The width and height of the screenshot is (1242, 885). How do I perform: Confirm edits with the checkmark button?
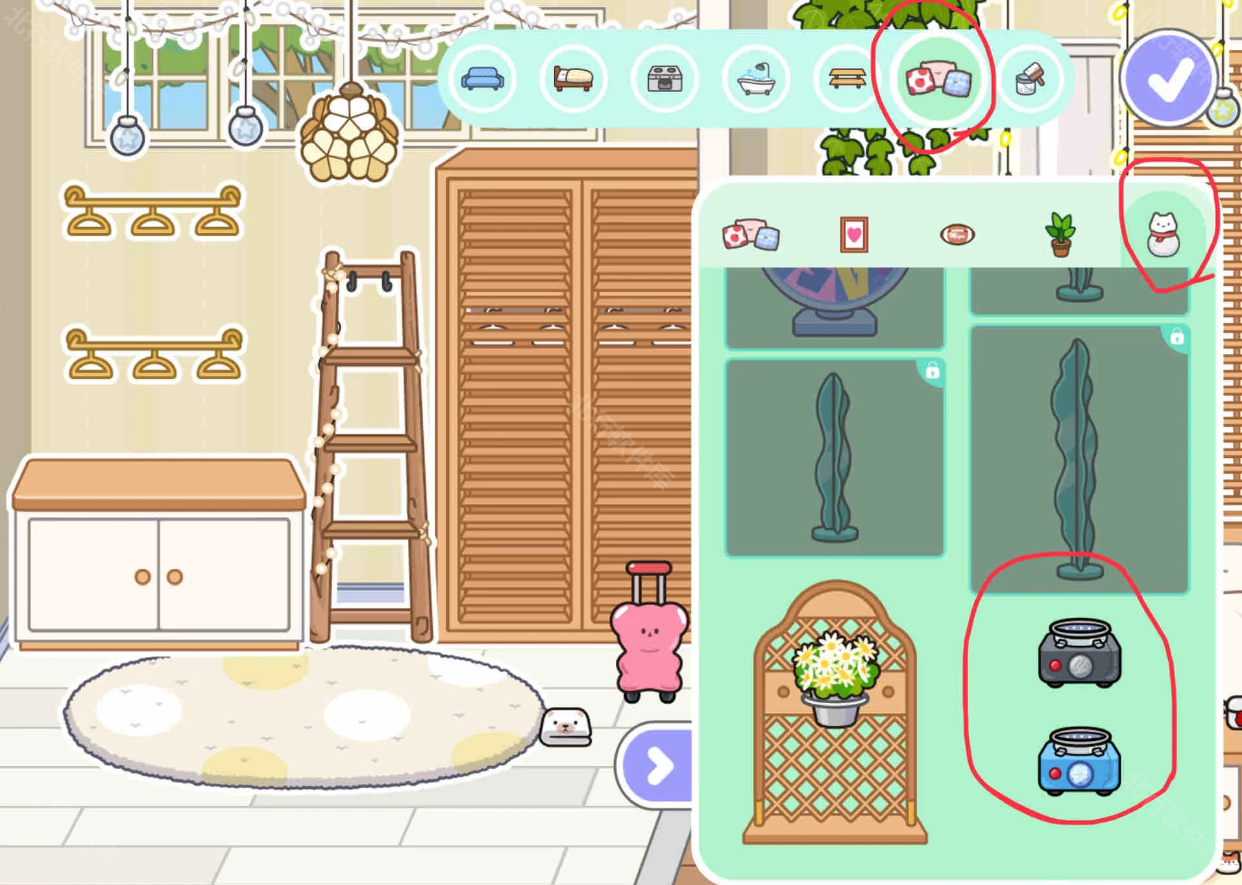point(1168,78)
